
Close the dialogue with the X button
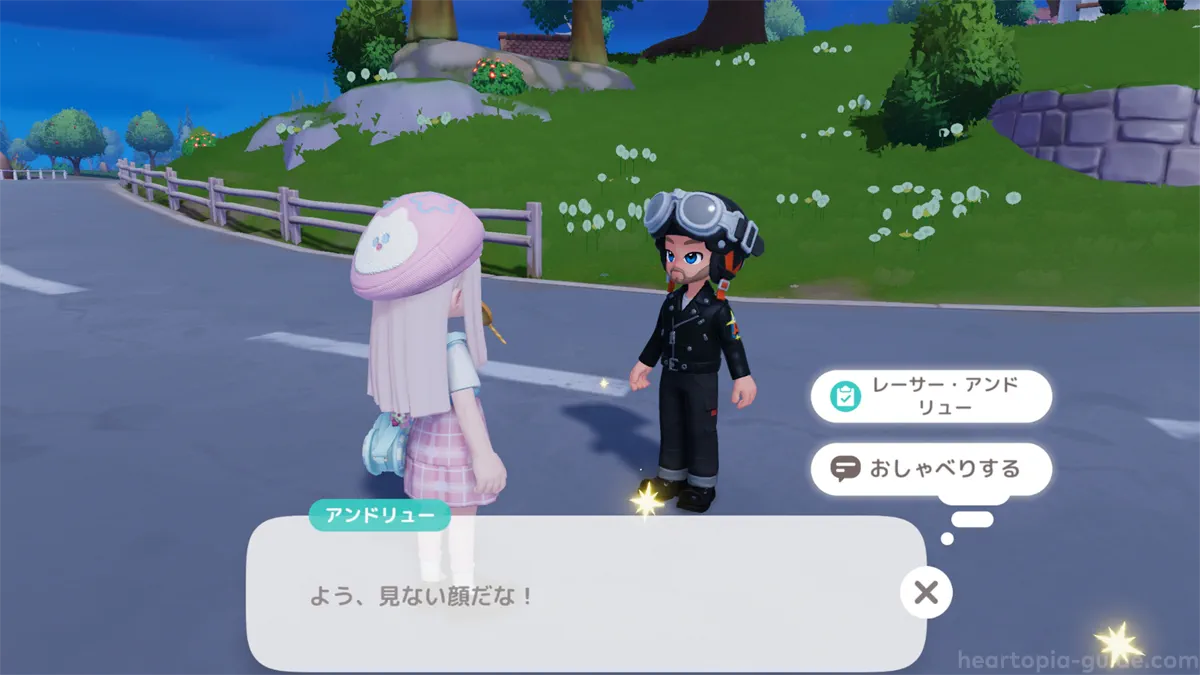point(926,593)
